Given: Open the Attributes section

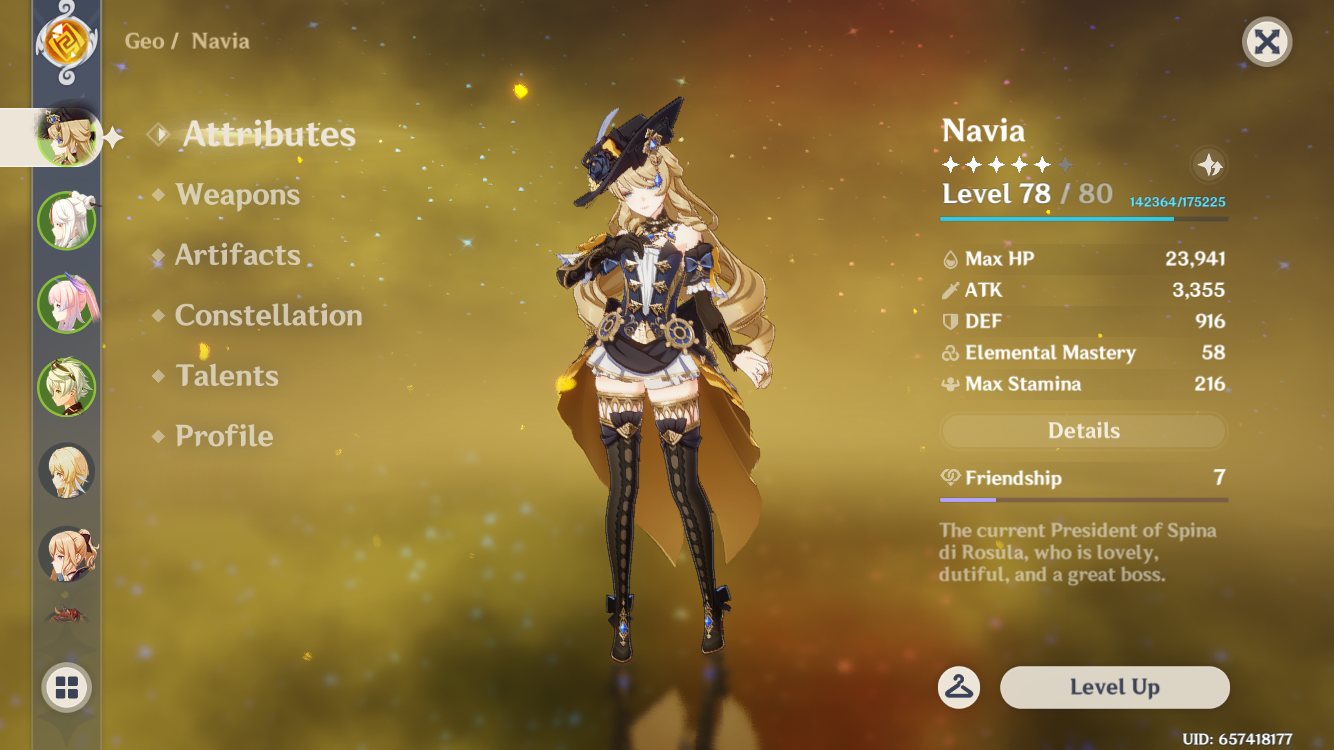Looking at the screenshot, I should tap(268, 135).
